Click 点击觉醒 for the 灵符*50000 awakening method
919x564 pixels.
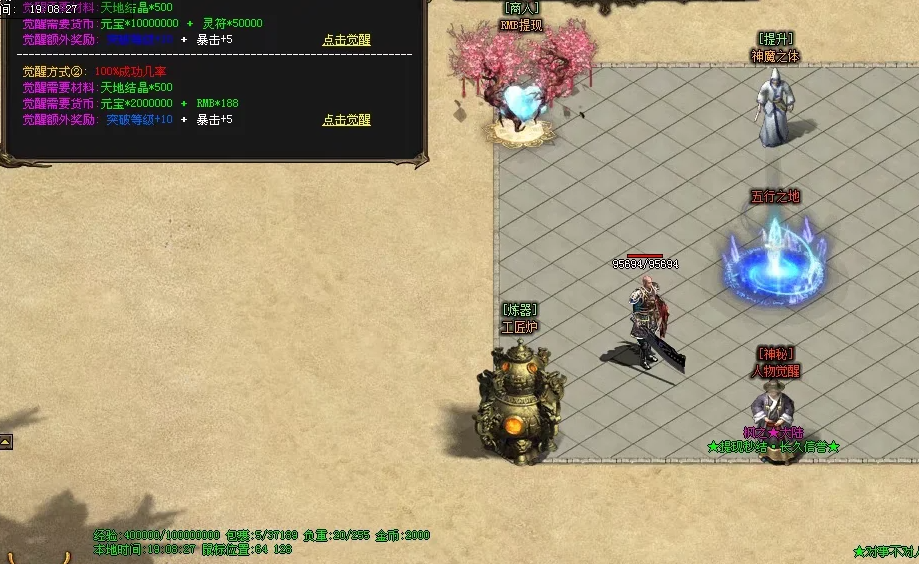tap(346, 40)
